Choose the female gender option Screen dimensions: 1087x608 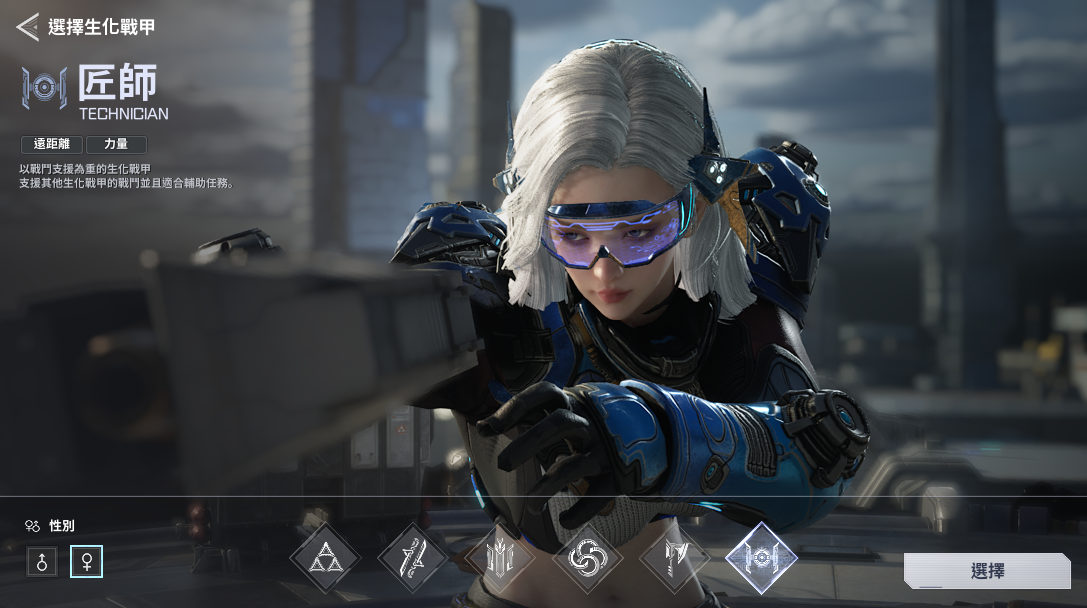point(86,562)
